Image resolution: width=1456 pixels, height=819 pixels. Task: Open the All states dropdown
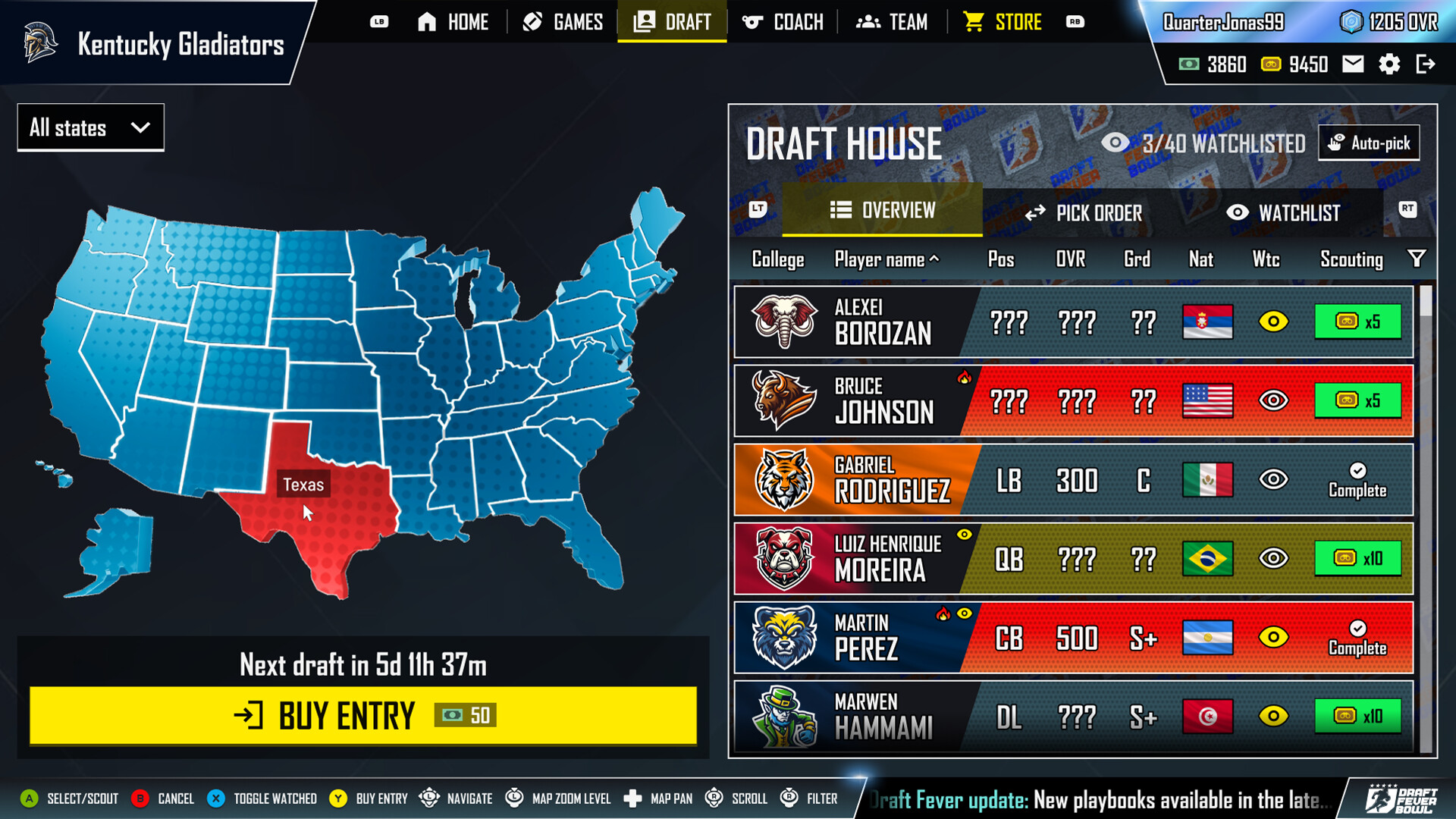pyautogui.click(x=89, y=127)
